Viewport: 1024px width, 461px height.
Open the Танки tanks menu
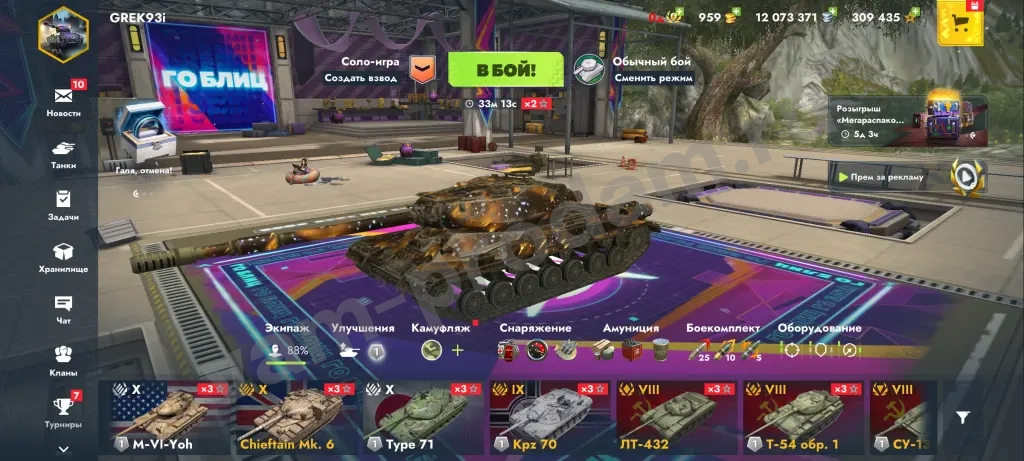tap(63, 153)
